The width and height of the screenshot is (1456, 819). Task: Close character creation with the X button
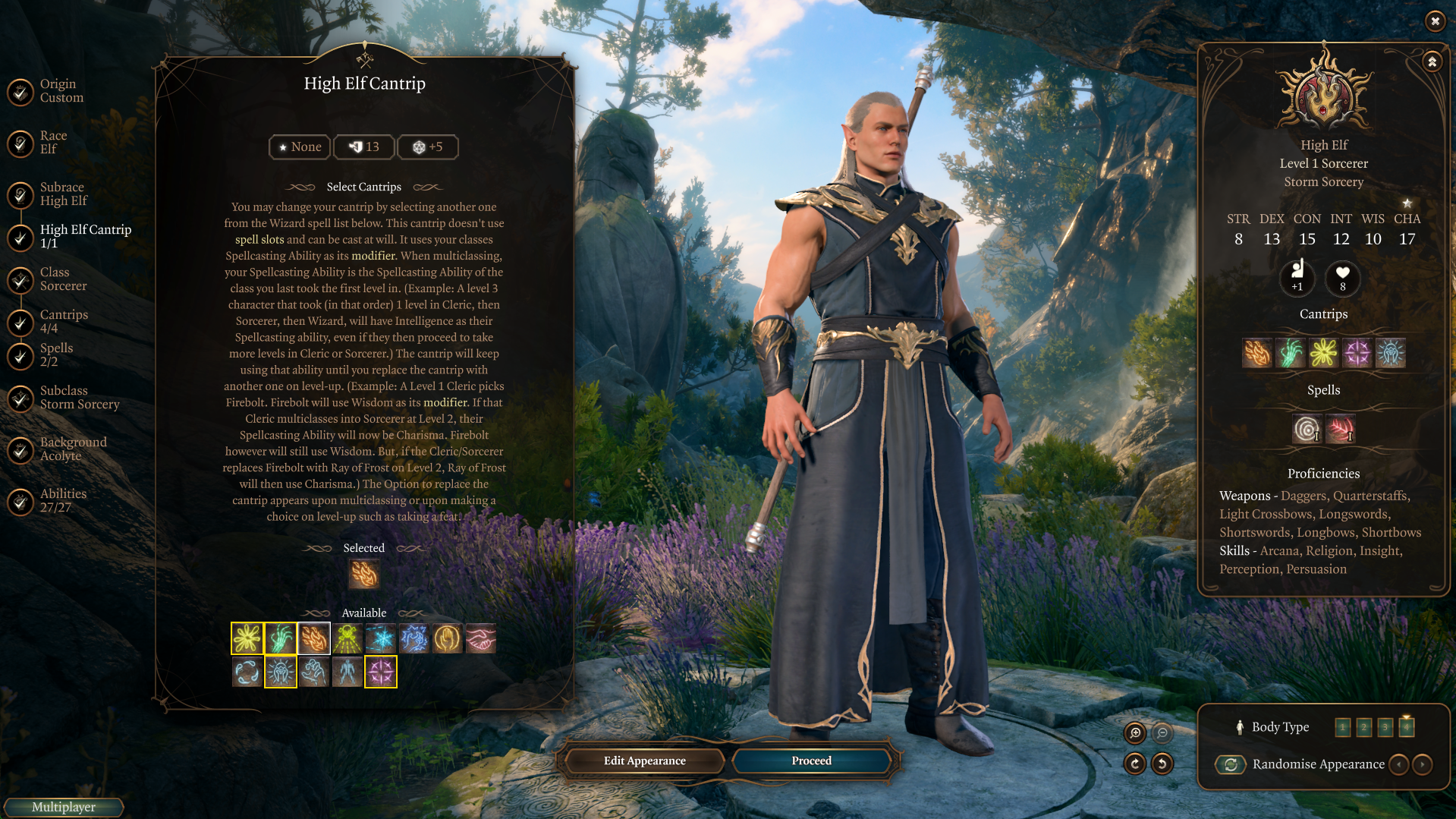1435,21
